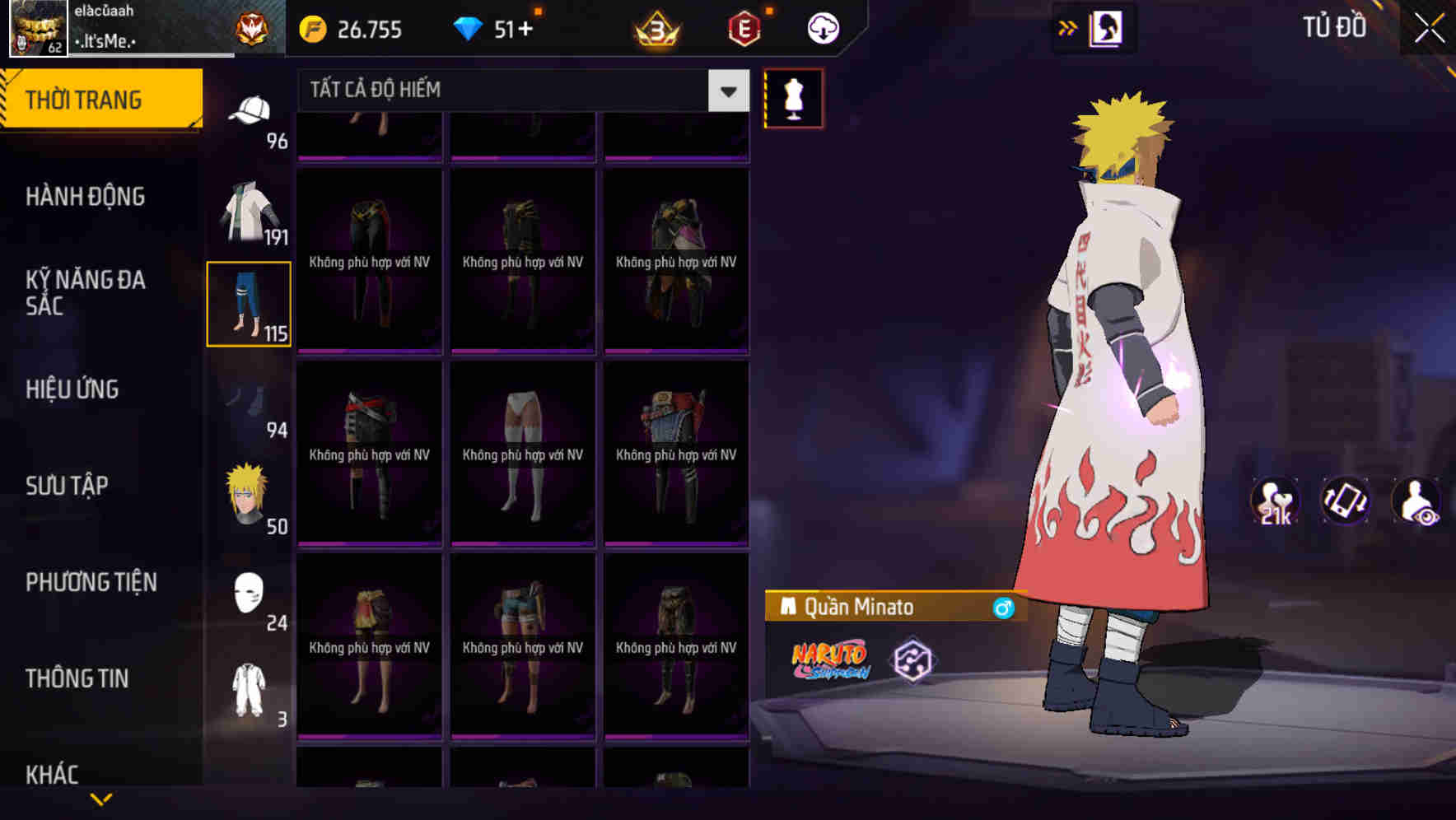This screenshot has height=820, width=1456.
Task: Open the mannequin outfit preview icon
Action: (793, 99)
